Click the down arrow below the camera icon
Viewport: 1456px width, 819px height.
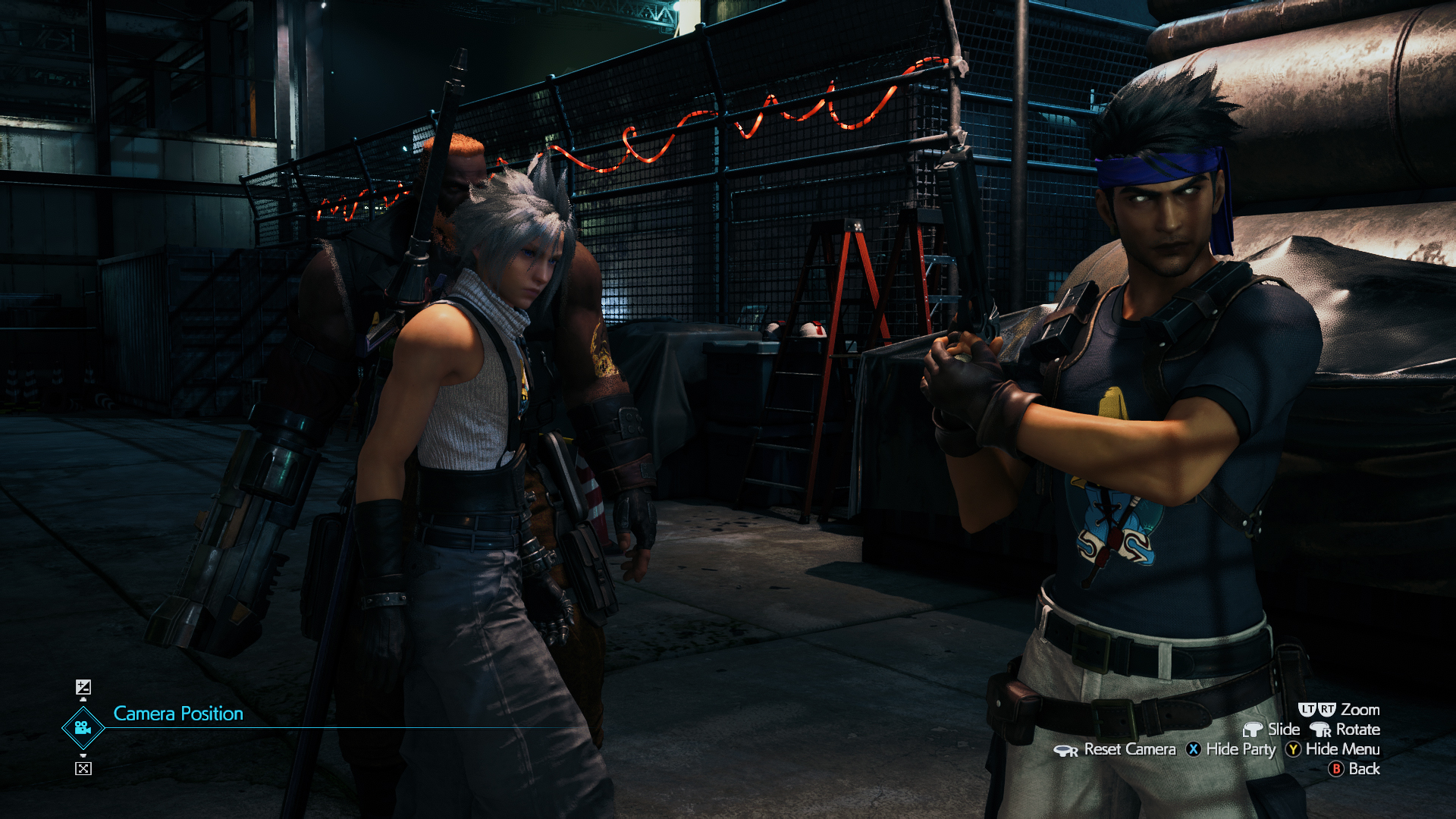tap(83, 756)
